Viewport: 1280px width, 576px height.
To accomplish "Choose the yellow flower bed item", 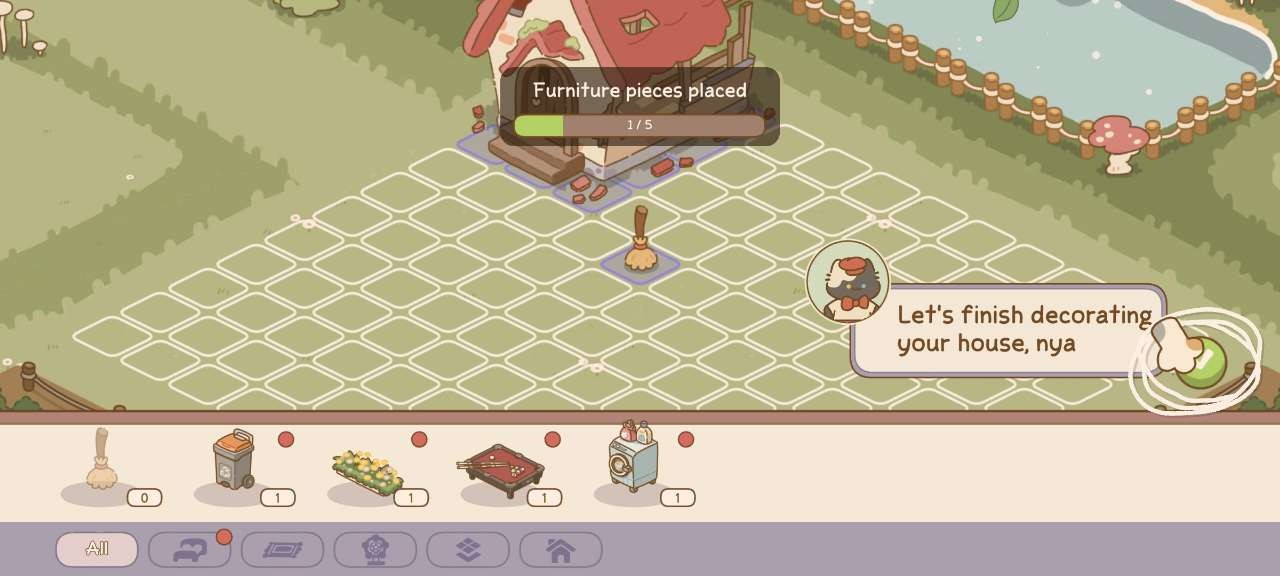I will point(366,471).
